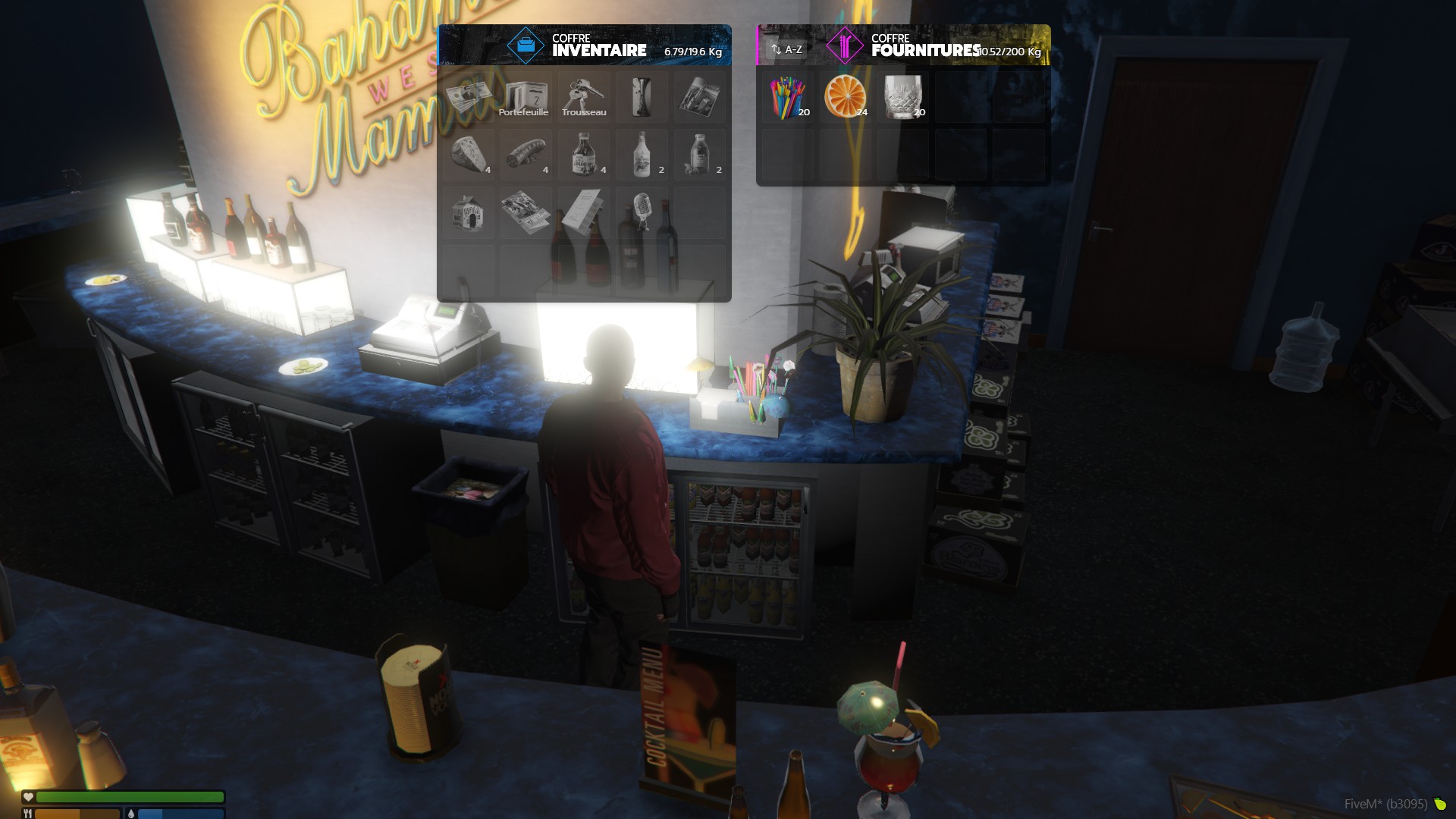Viewport: 1456px width, 819px height.
Task: Click the pink Fournitures straw icon
Action: [844, 45]
